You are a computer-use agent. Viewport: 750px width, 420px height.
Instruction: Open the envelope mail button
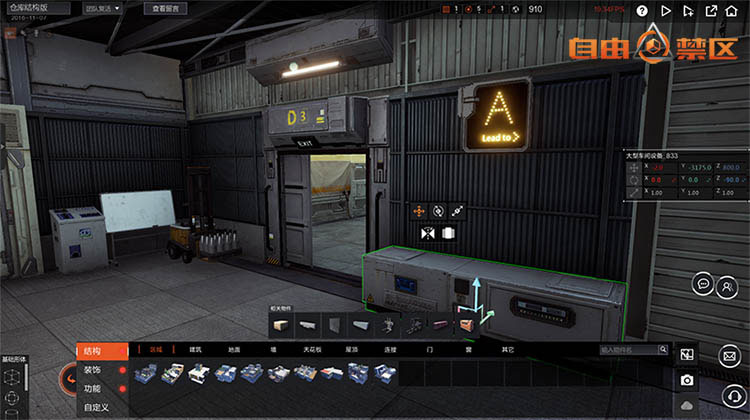[730, 355]
